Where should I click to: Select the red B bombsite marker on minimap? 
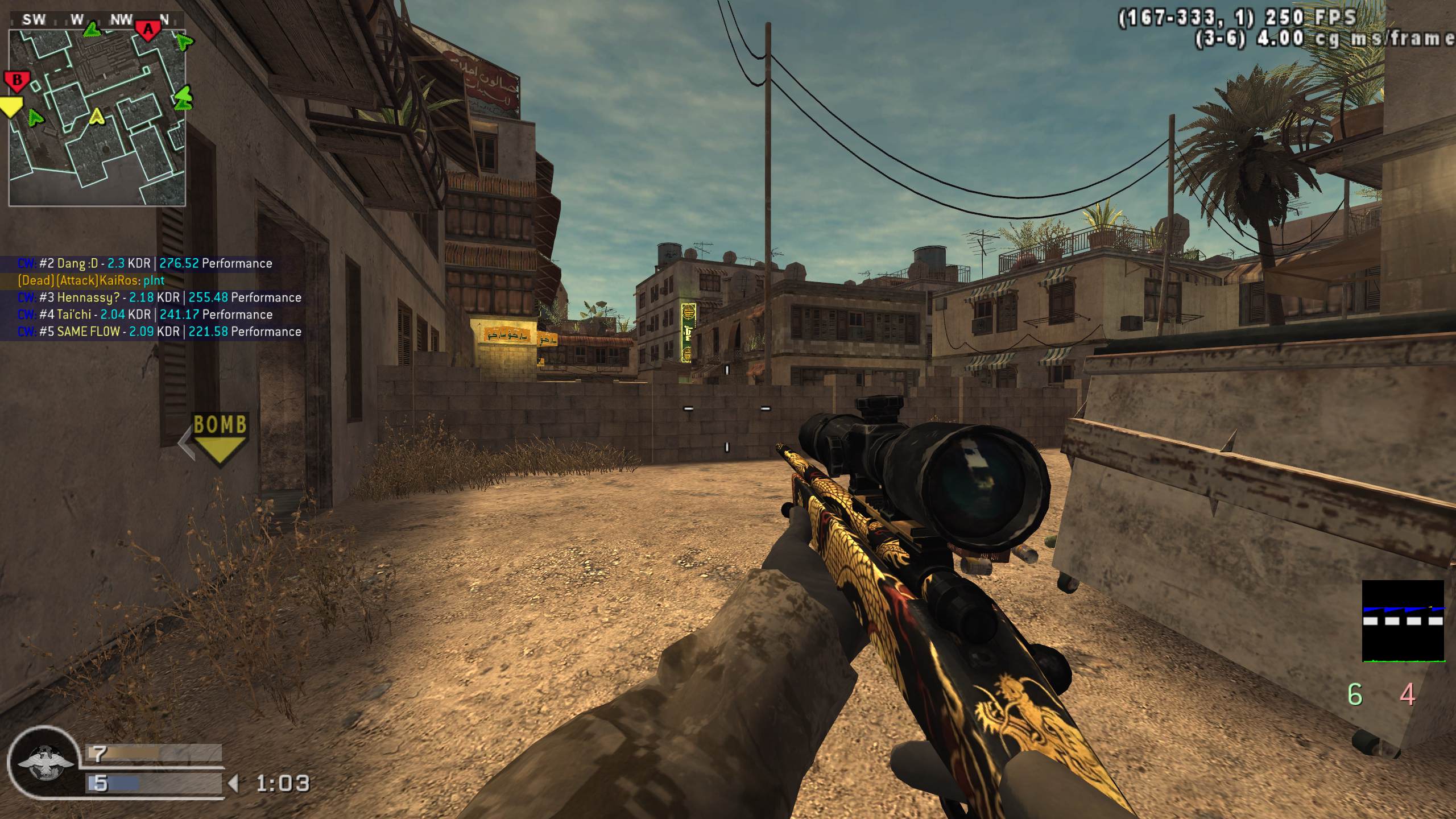click(x=16, y=81)
